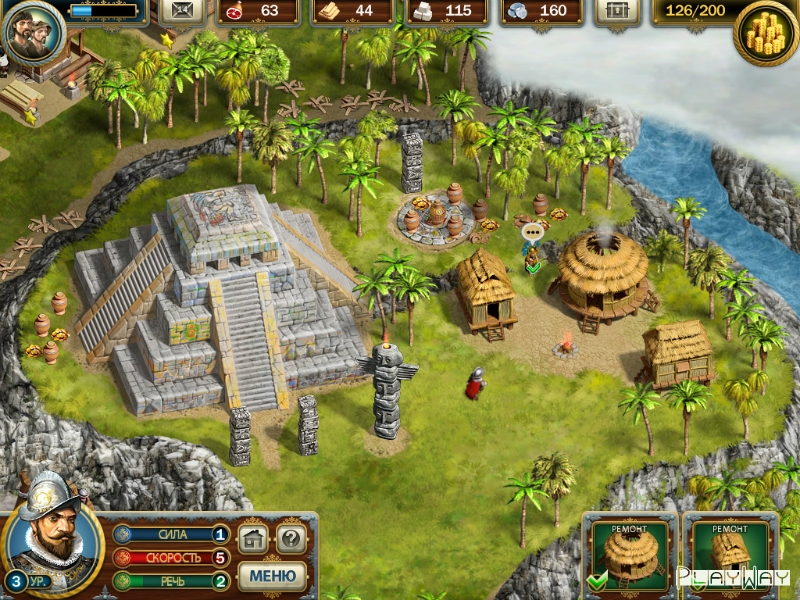Choose the square thatched hut repair card

click(x=731, y=554)
